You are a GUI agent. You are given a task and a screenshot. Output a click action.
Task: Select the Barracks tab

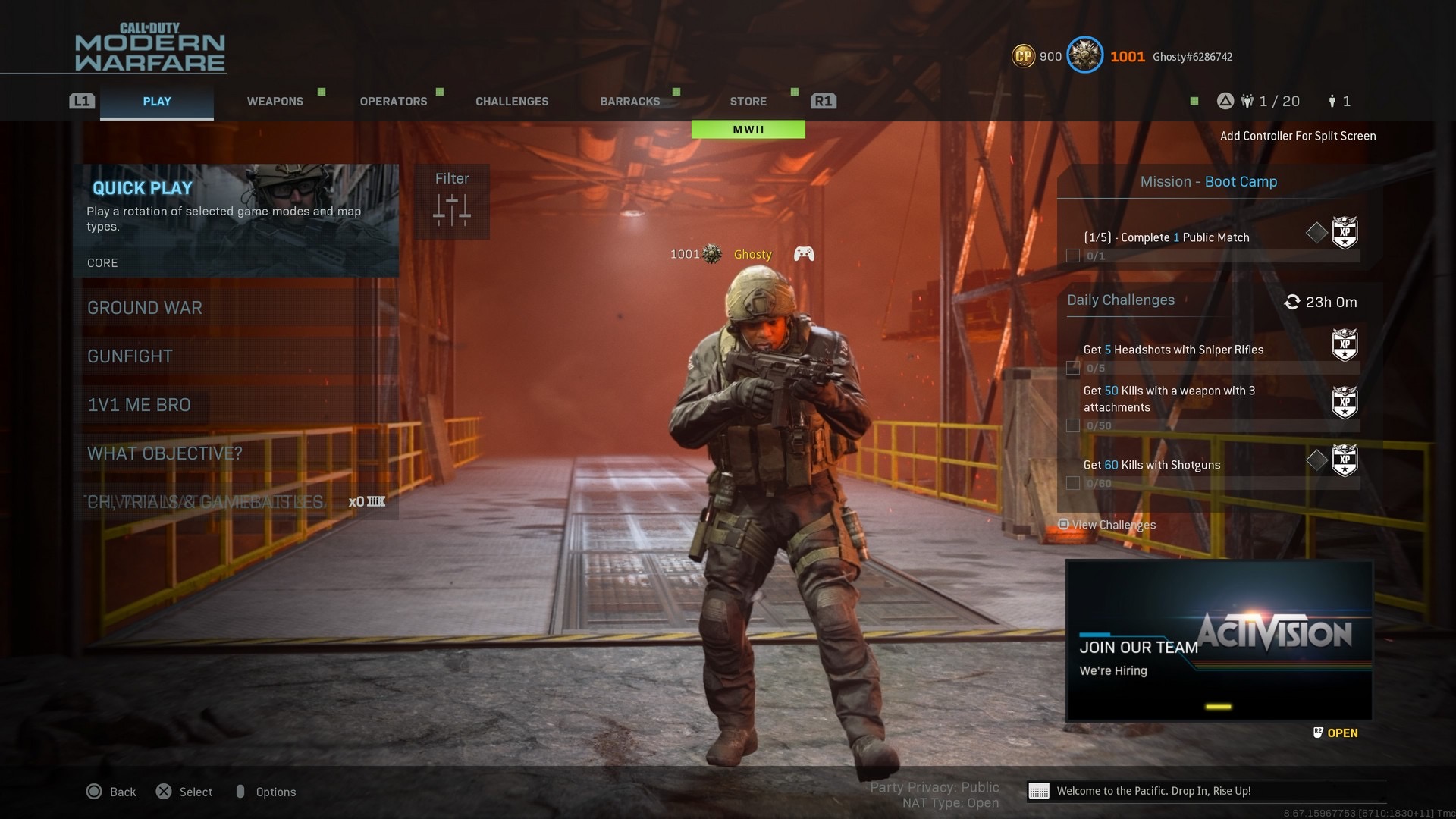(x=629, y=102)
